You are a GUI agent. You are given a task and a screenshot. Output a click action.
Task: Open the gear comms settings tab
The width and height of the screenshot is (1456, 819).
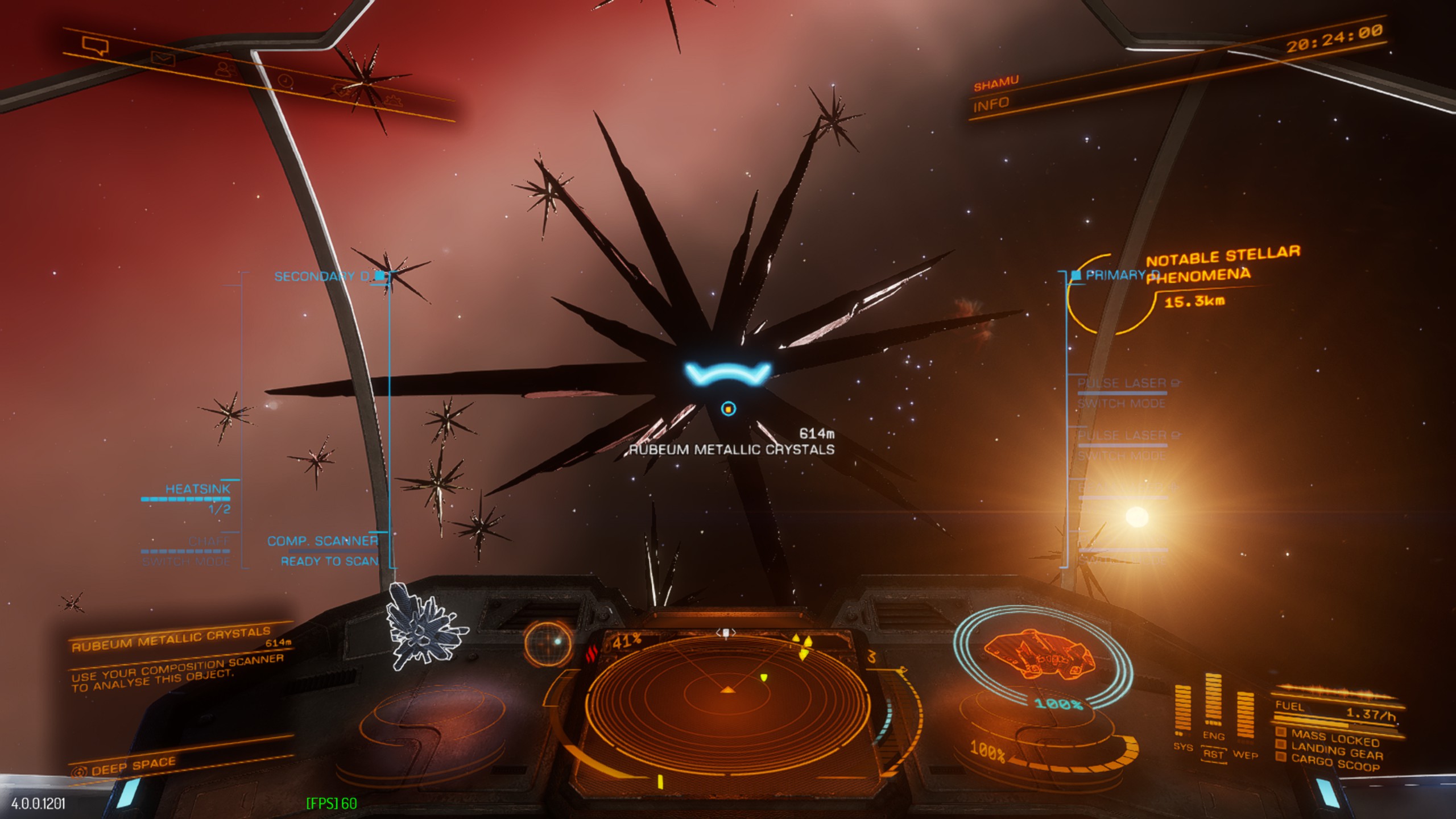[392, 101]
